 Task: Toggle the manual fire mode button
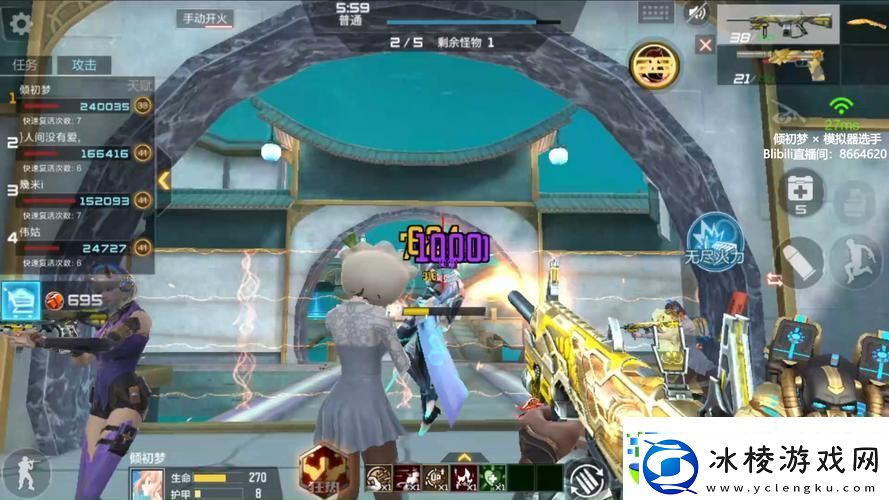click(x=204, y=18)
